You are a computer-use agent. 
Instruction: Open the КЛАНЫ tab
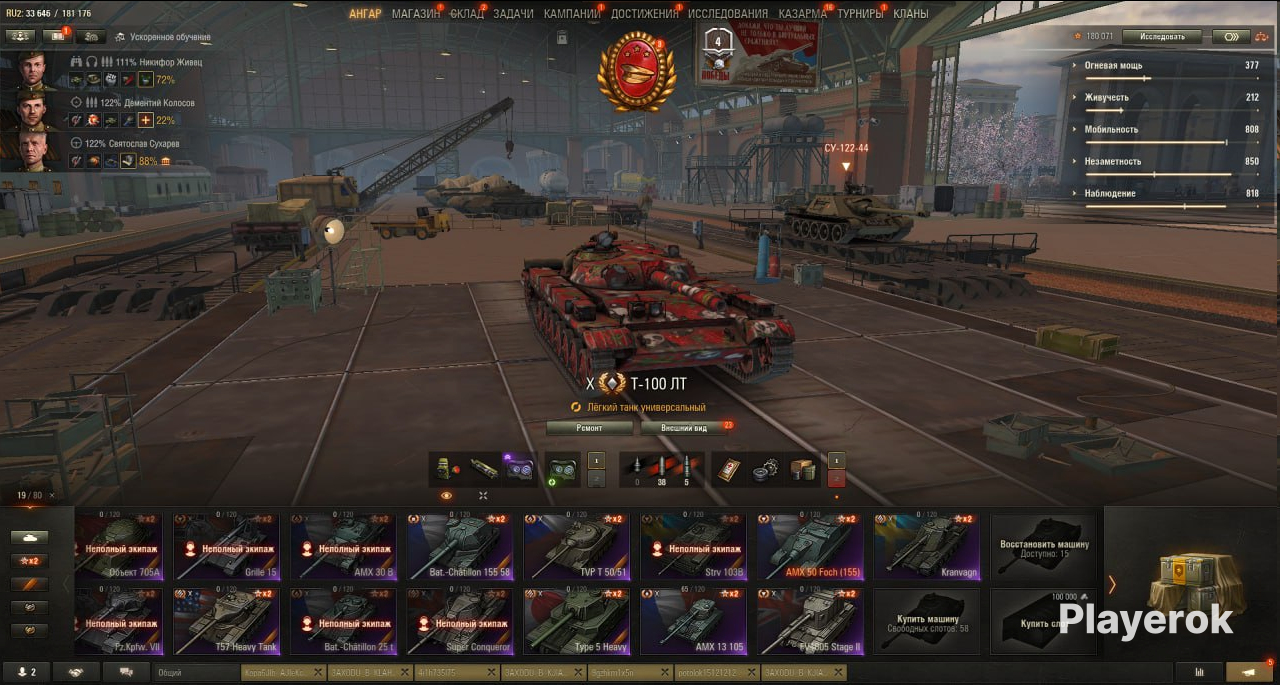(911, 14)
